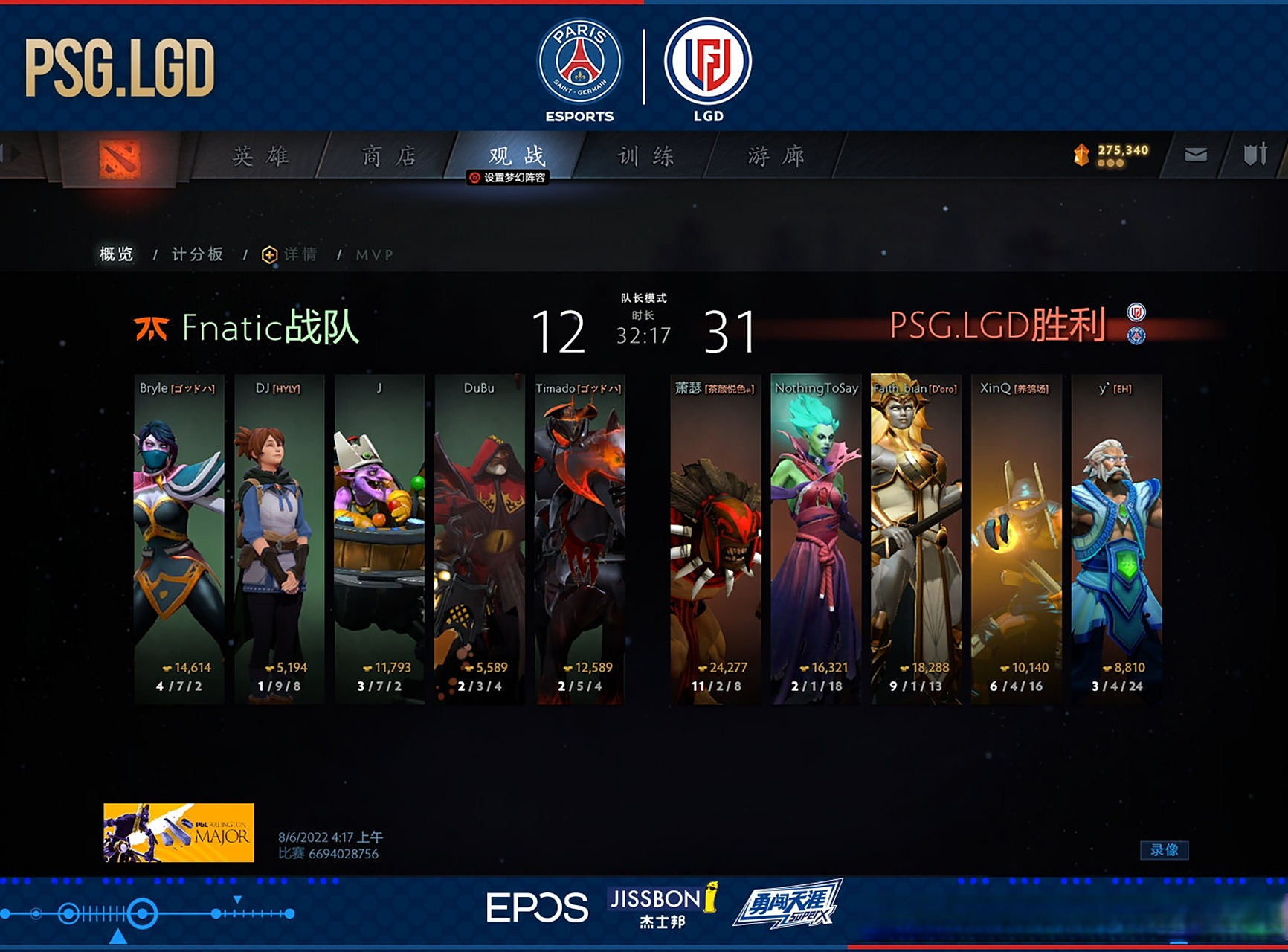Click the 录像 replay button
Screen dimensions: 1288x952
1164,850
